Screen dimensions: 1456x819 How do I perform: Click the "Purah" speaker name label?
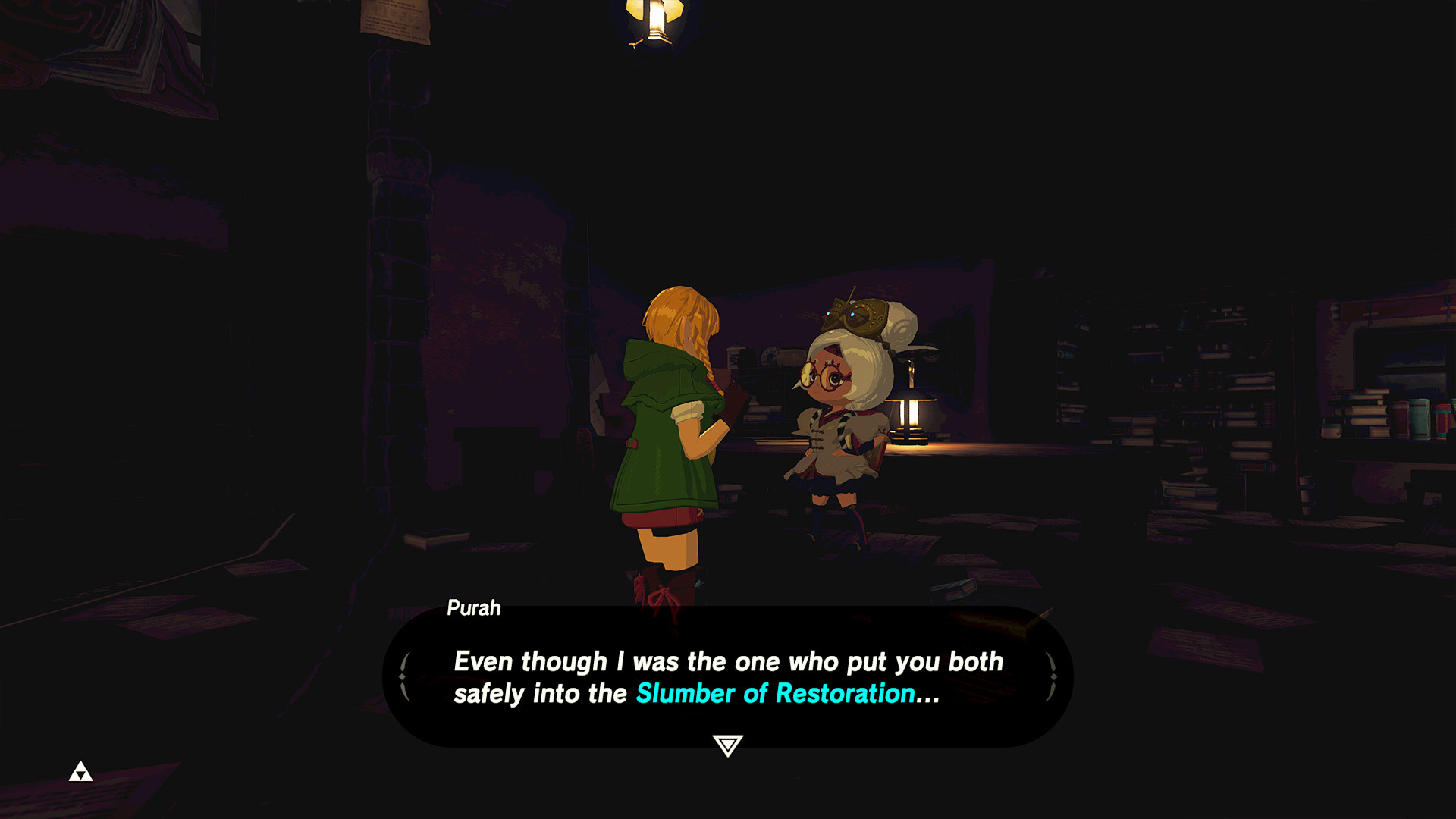click(472, 608)
